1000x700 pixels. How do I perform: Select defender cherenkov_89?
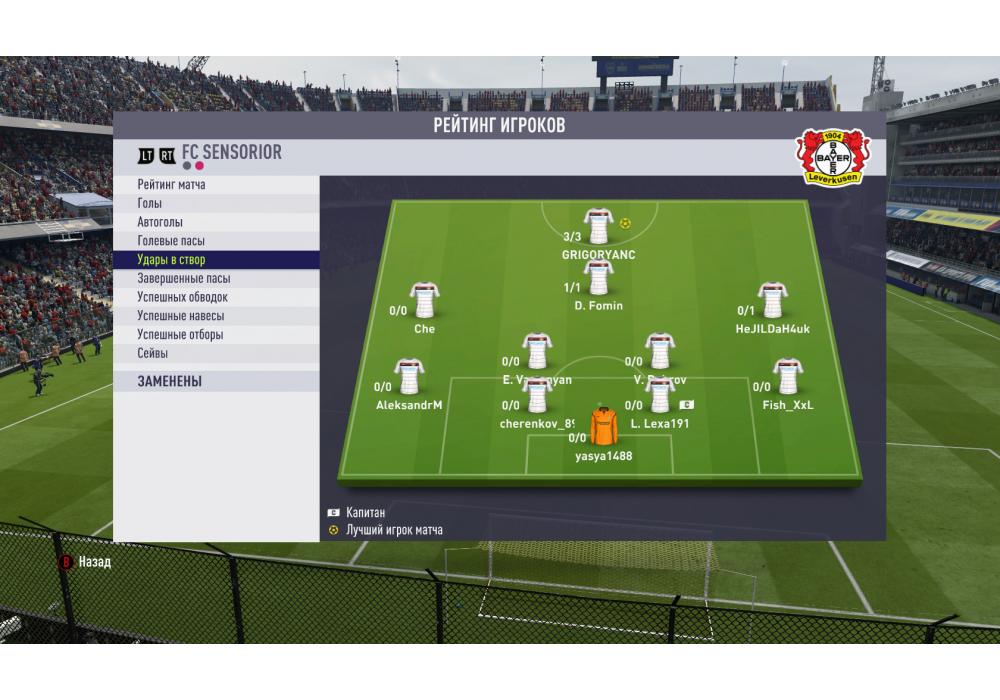coord(537,396)
